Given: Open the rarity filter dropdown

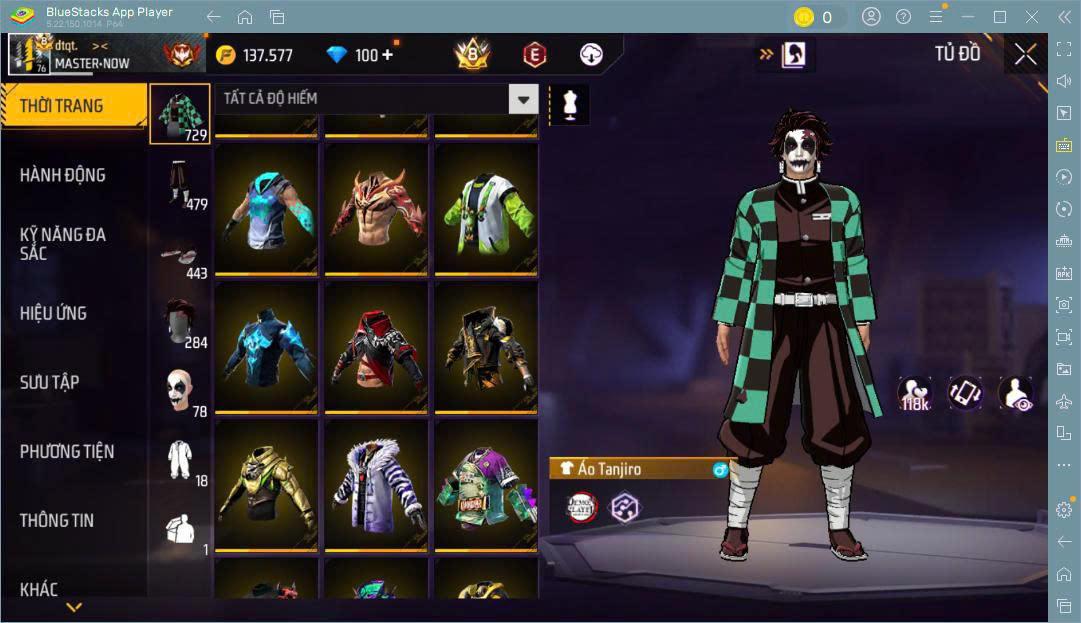Looking at the screenshot, I should (x=523, y=98).
